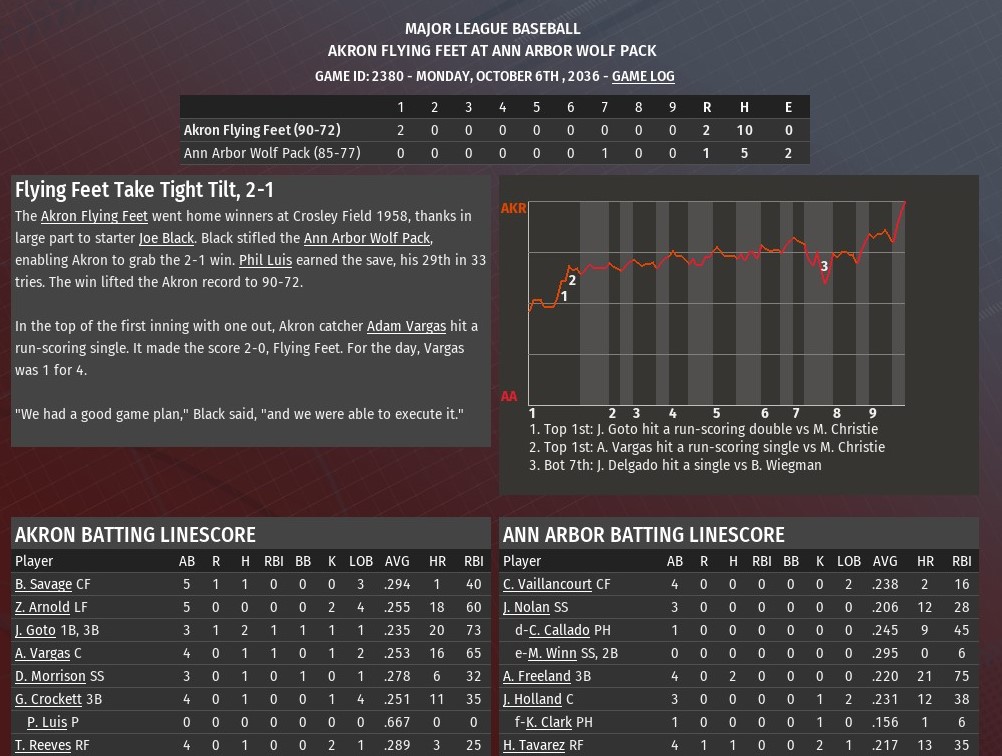The image size is (1002, 756).
Task: Open Akron Flying Feet team link in recap
Action: pos(94,216)
